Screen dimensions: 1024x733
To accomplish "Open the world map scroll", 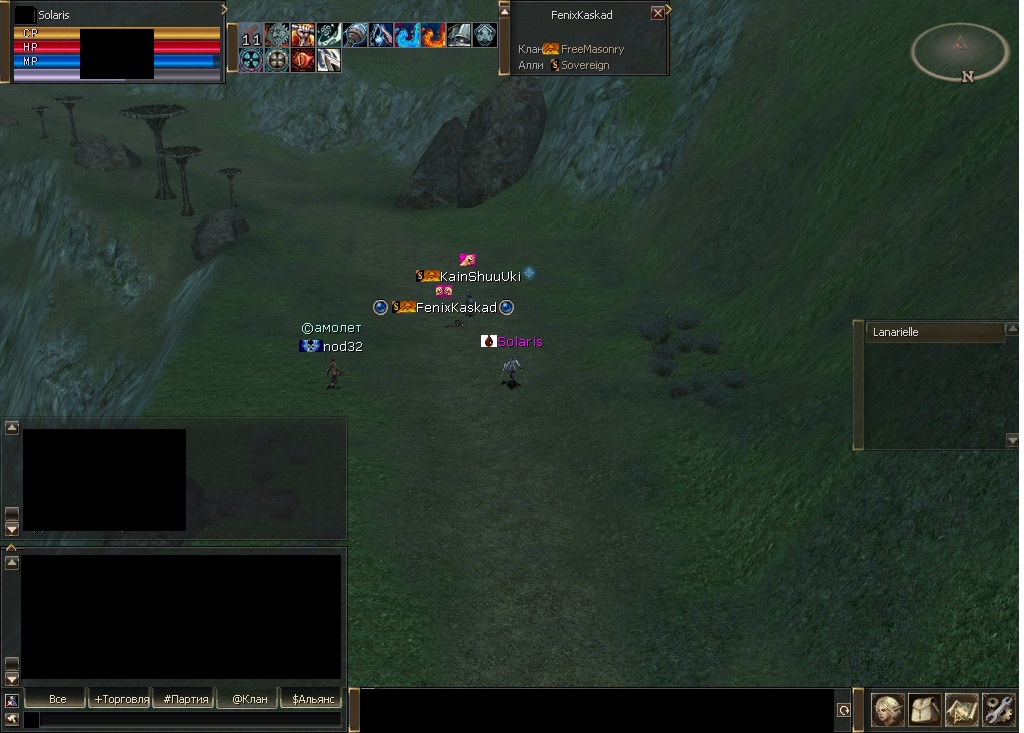I will tap(961, 709).
